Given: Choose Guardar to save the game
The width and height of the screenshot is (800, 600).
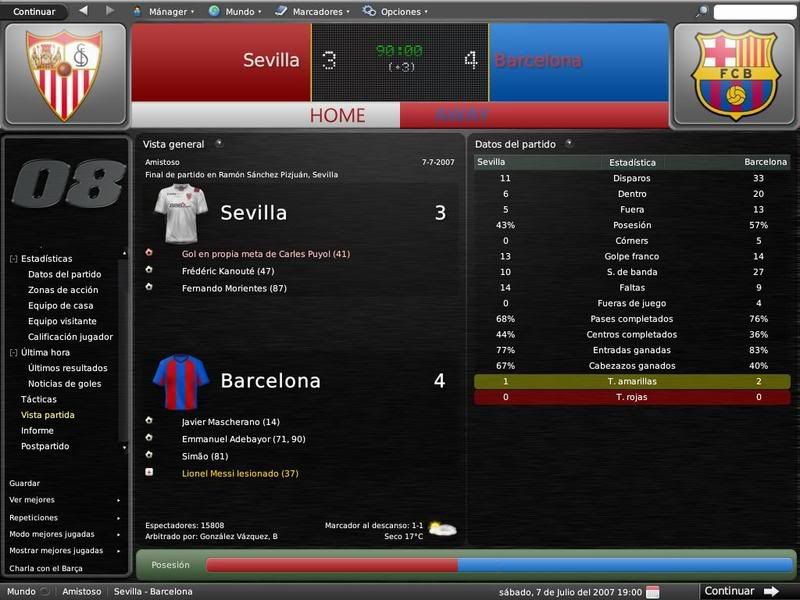Looking at the screenshot, I should (25, 483).
